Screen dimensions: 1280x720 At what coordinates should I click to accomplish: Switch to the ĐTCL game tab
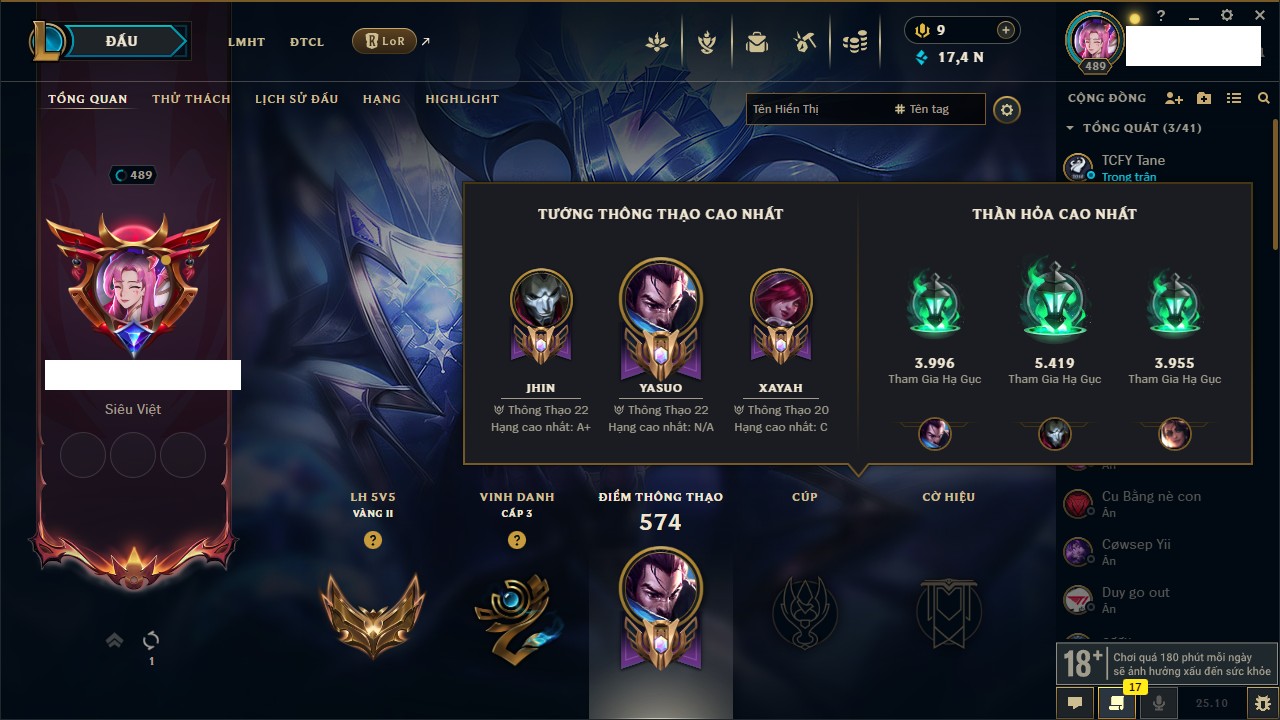click(x=307, y=42)
